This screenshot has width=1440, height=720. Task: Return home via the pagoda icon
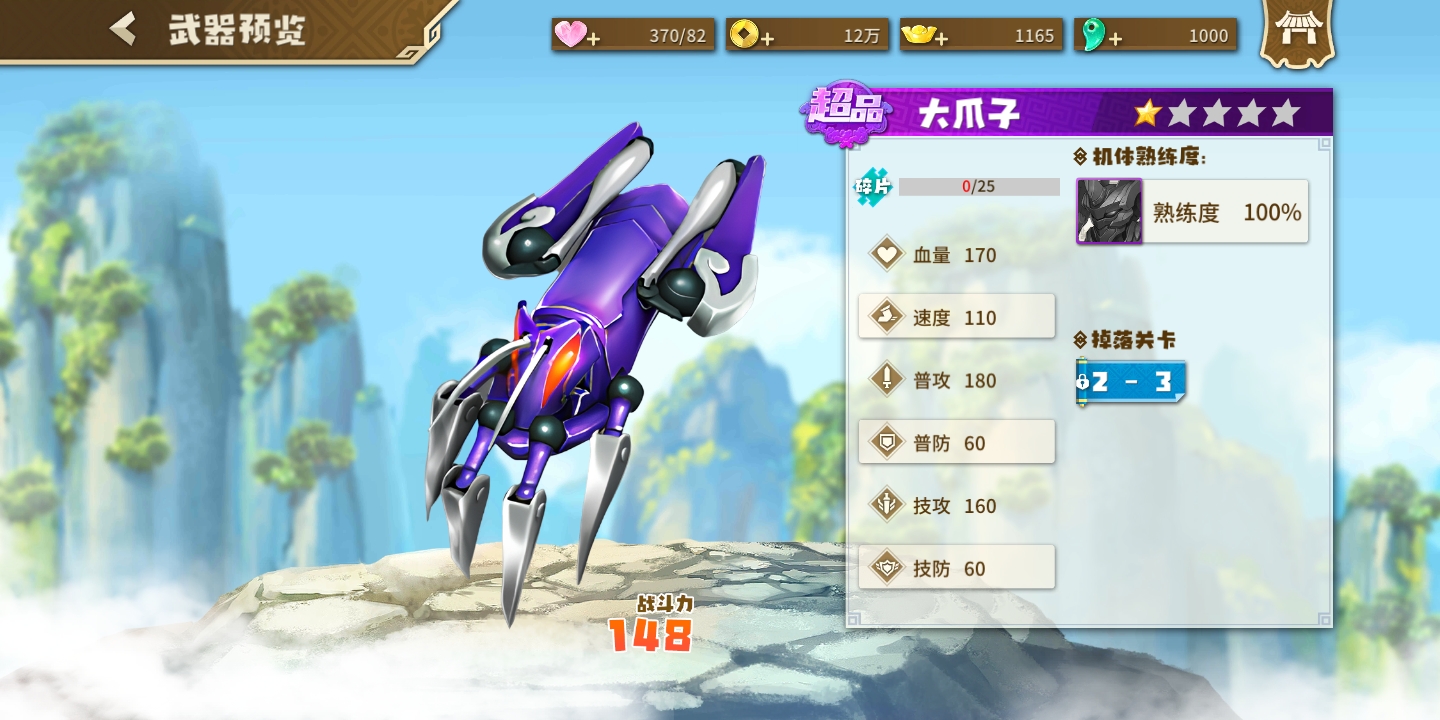click(x=1297, y=33)
